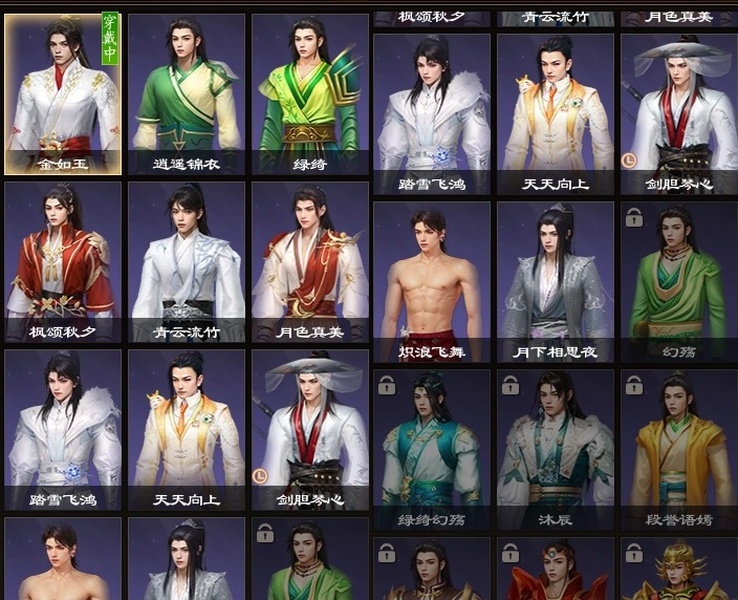This screenshot has width=738, height=600.
Task: Pick the 绿绮 green armored costume
Action: (309, 95)
